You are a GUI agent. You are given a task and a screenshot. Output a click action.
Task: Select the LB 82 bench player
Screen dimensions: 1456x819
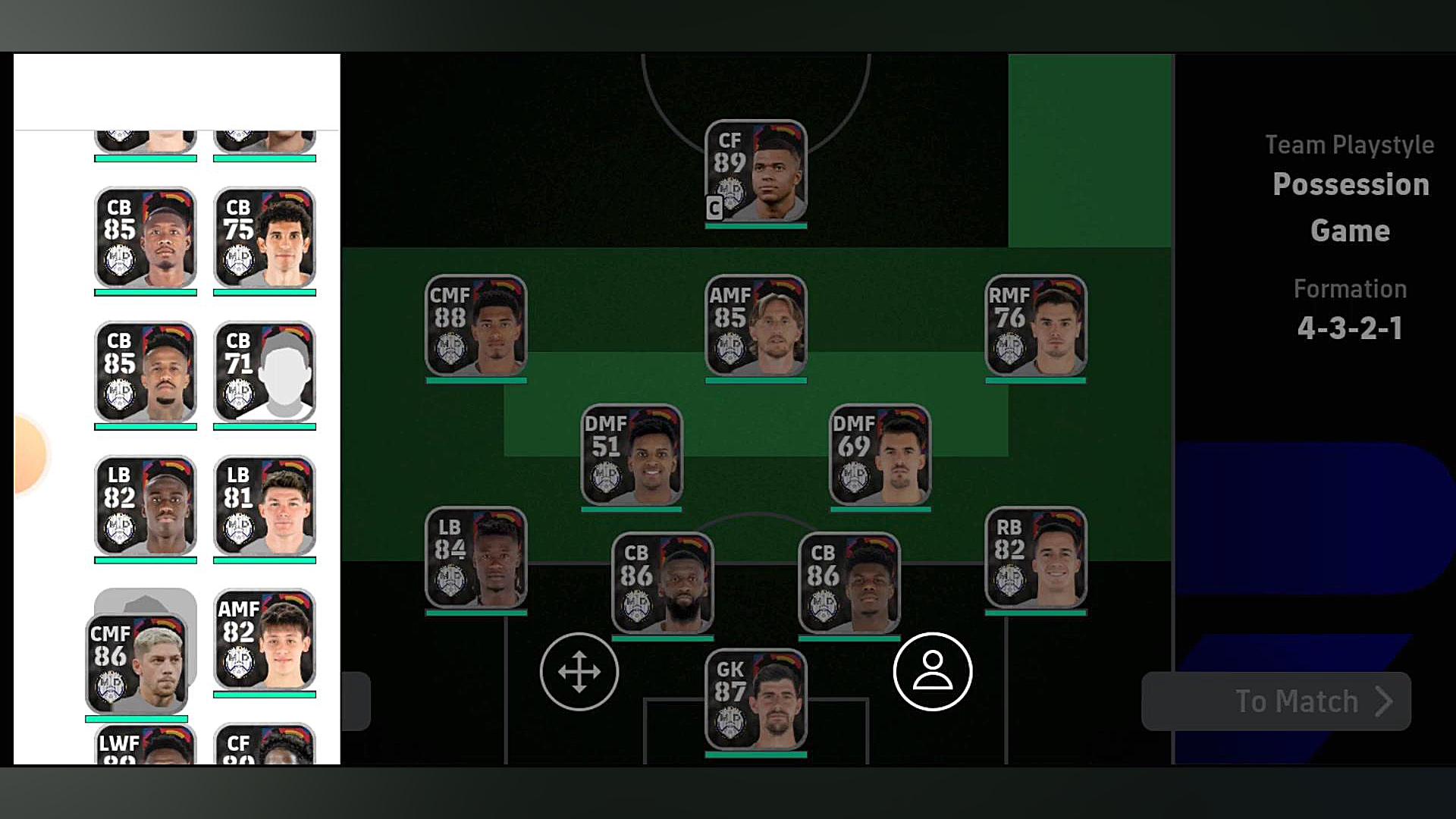(x=145, y=506)
